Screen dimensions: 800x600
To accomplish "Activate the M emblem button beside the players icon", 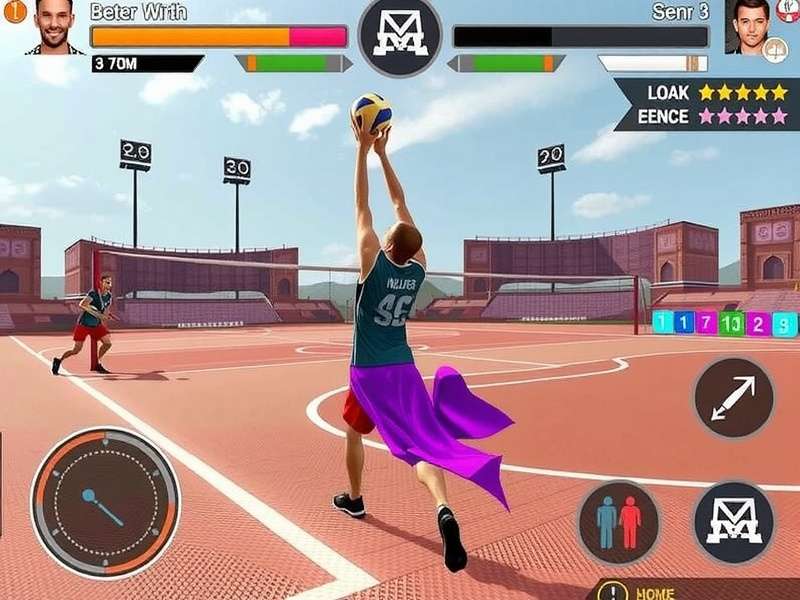I will tap(733, 521).
